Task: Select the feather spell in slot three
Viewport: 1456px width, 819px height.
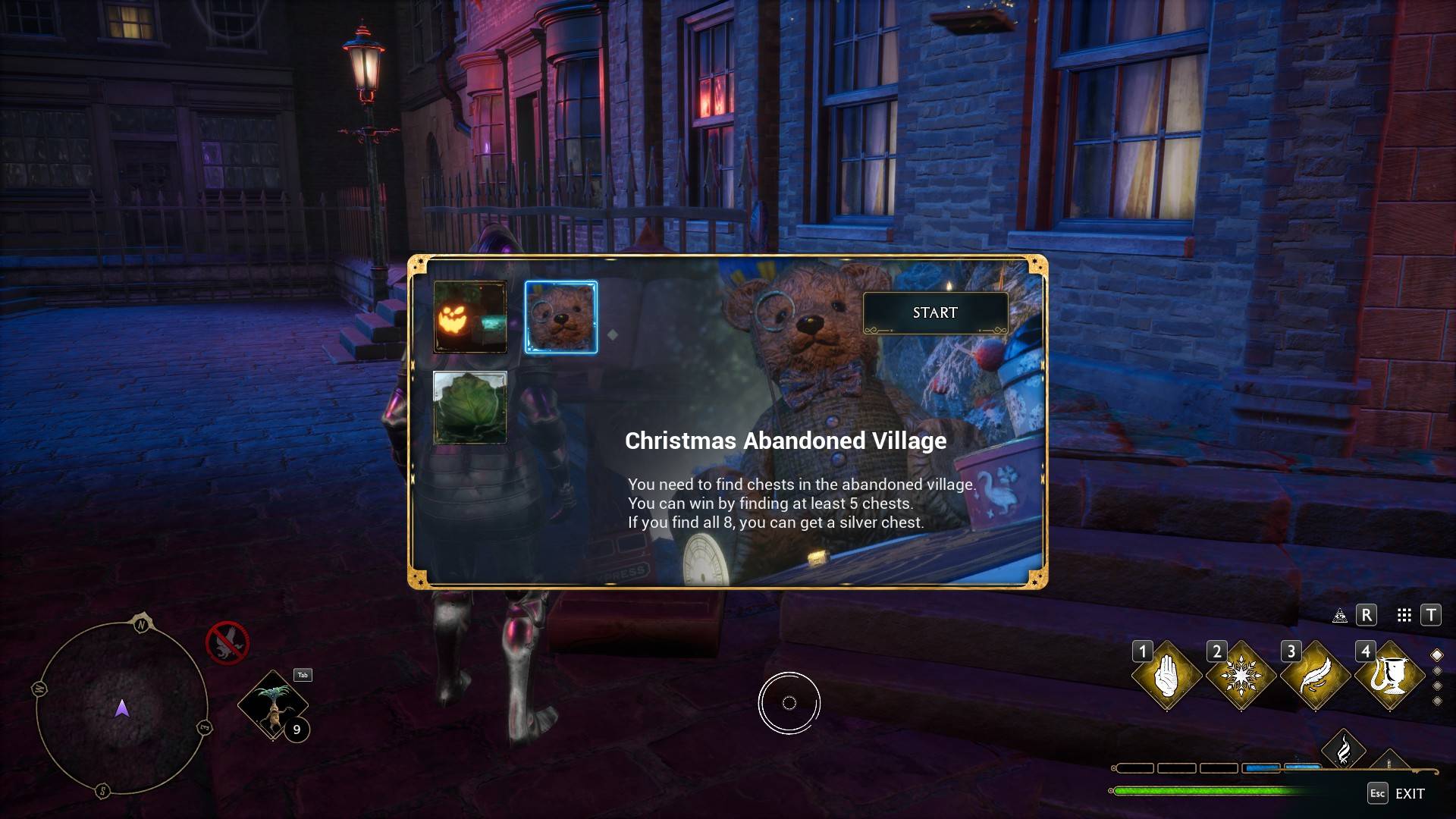Action: coord(1314,675)
